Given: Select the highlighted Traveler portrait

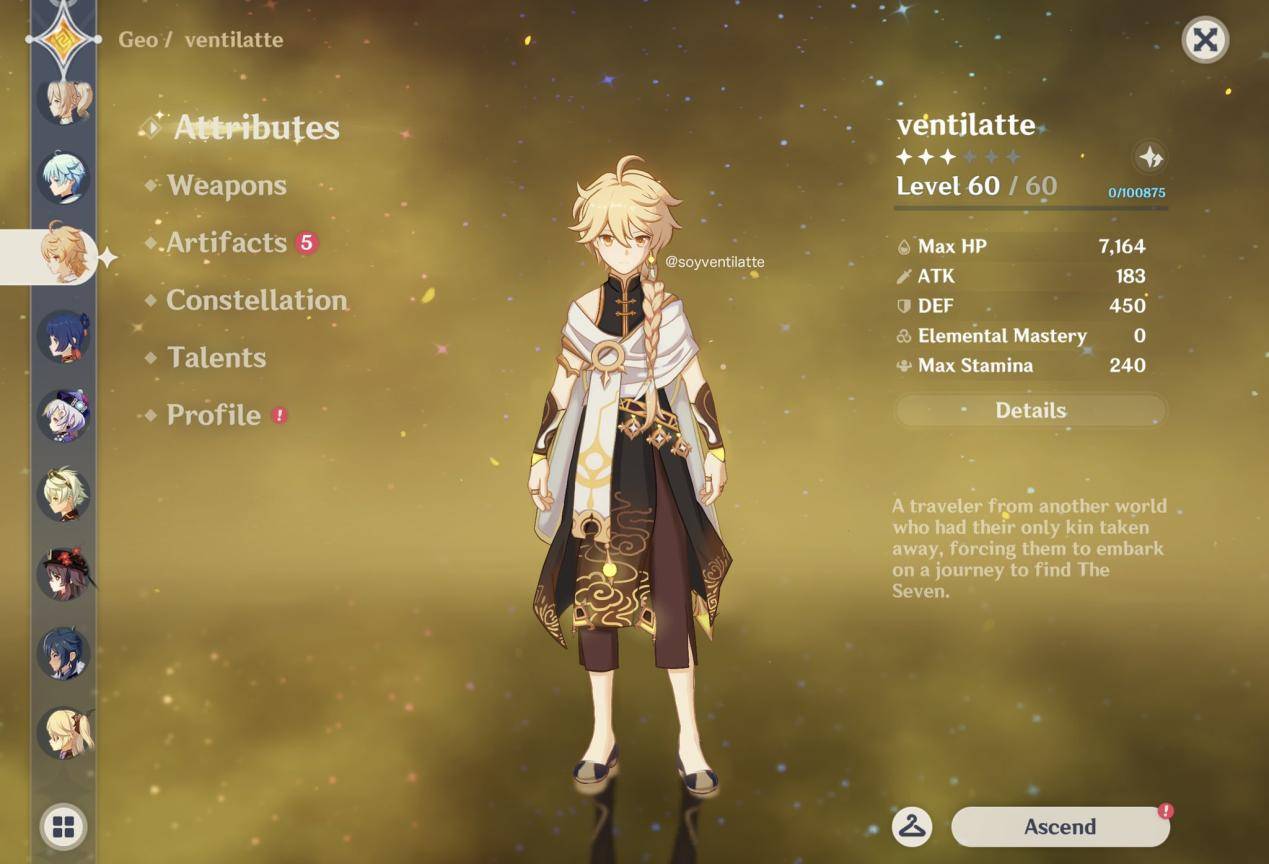Looking at the screenshot, I should [64, 256].
